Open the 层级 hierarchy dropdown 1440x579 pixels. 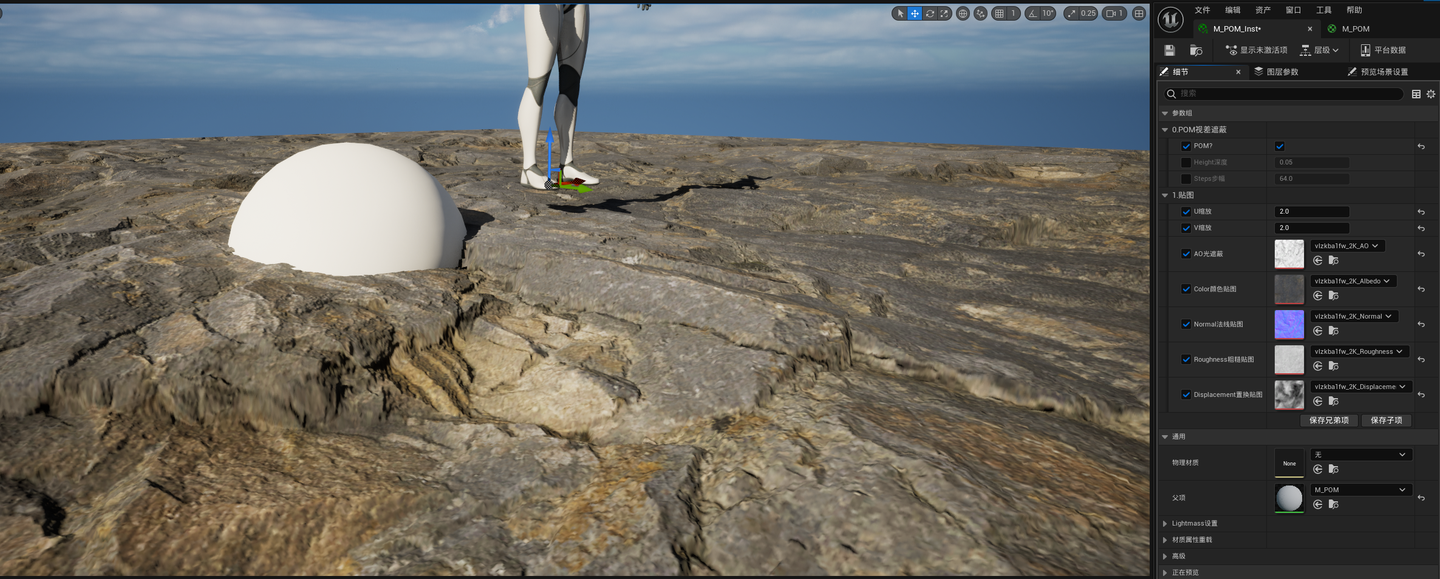(1319, 50)
